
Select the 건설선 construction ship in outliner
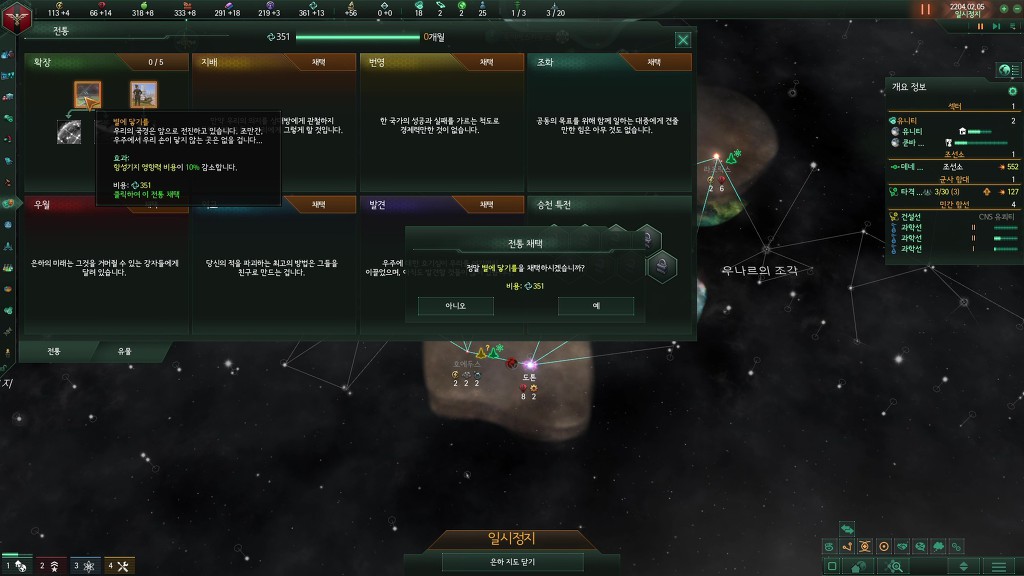coord(911,216)
